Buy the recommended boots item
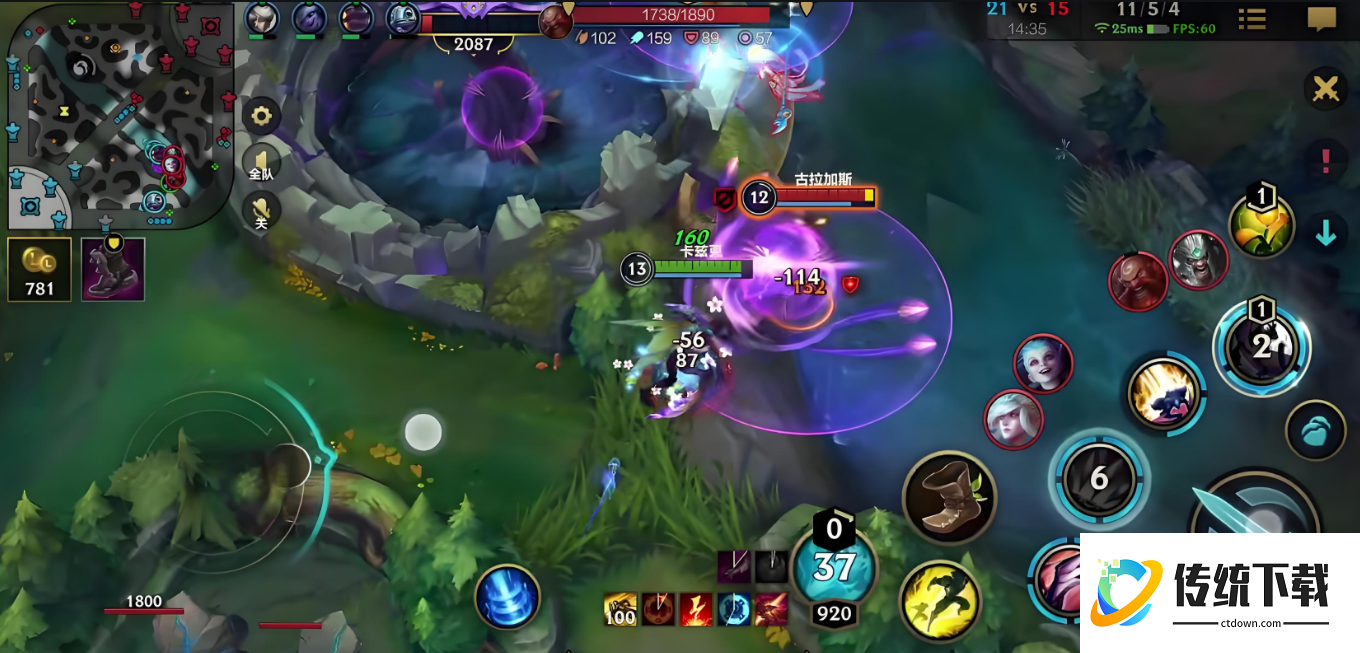Image resolution: width=1360 pixels, height=653 pixels. tap(113, 269)
